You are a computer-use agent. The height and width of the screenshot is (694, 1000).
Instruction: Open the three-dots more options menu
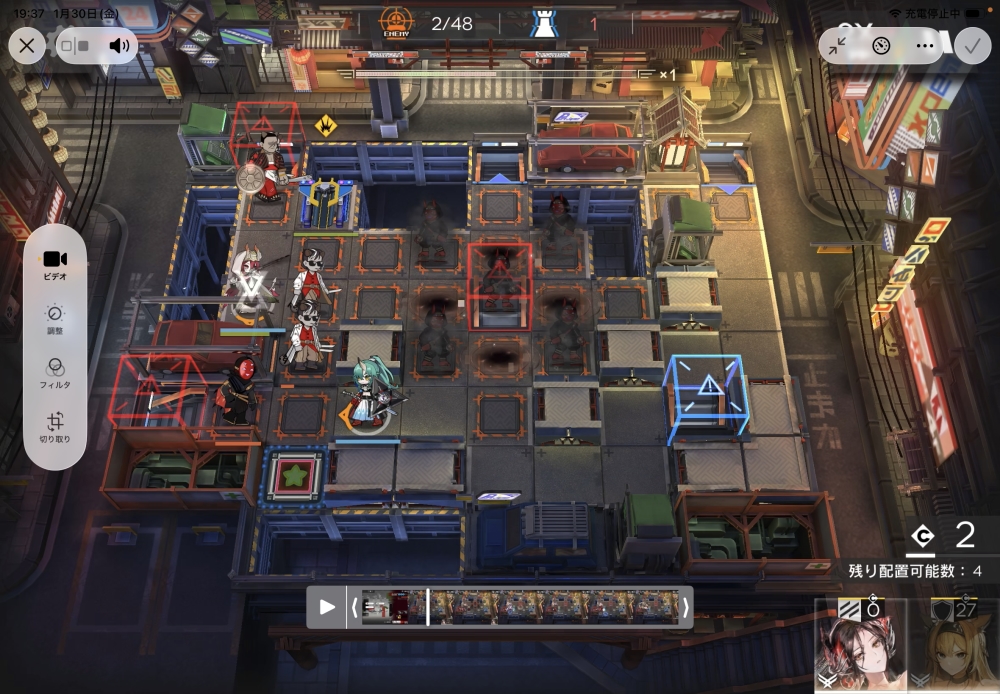coord(924,45)
